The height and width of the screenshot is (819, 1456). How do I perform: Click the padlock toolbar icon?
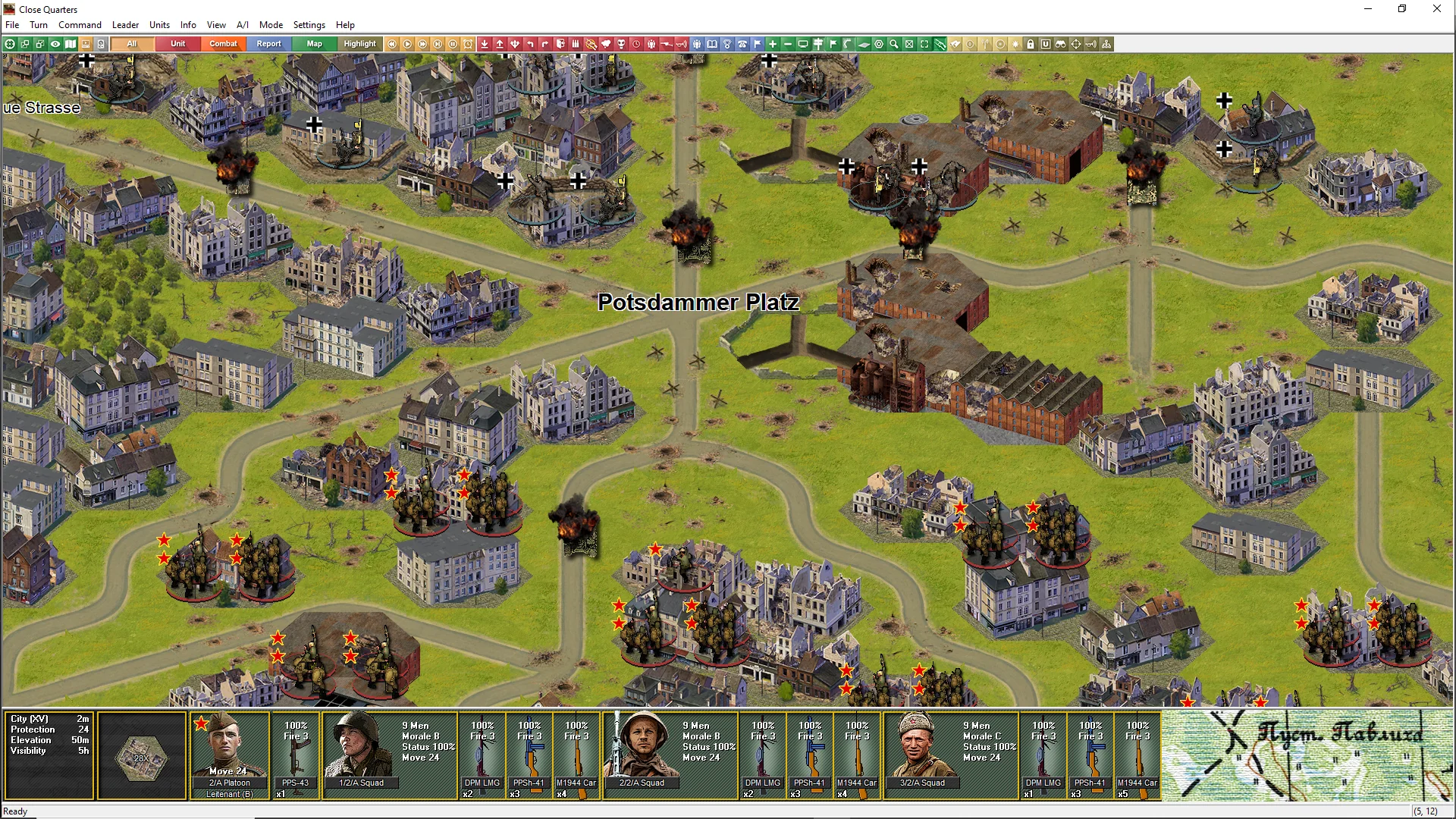pyautogui.click(x=1031, y=44)
